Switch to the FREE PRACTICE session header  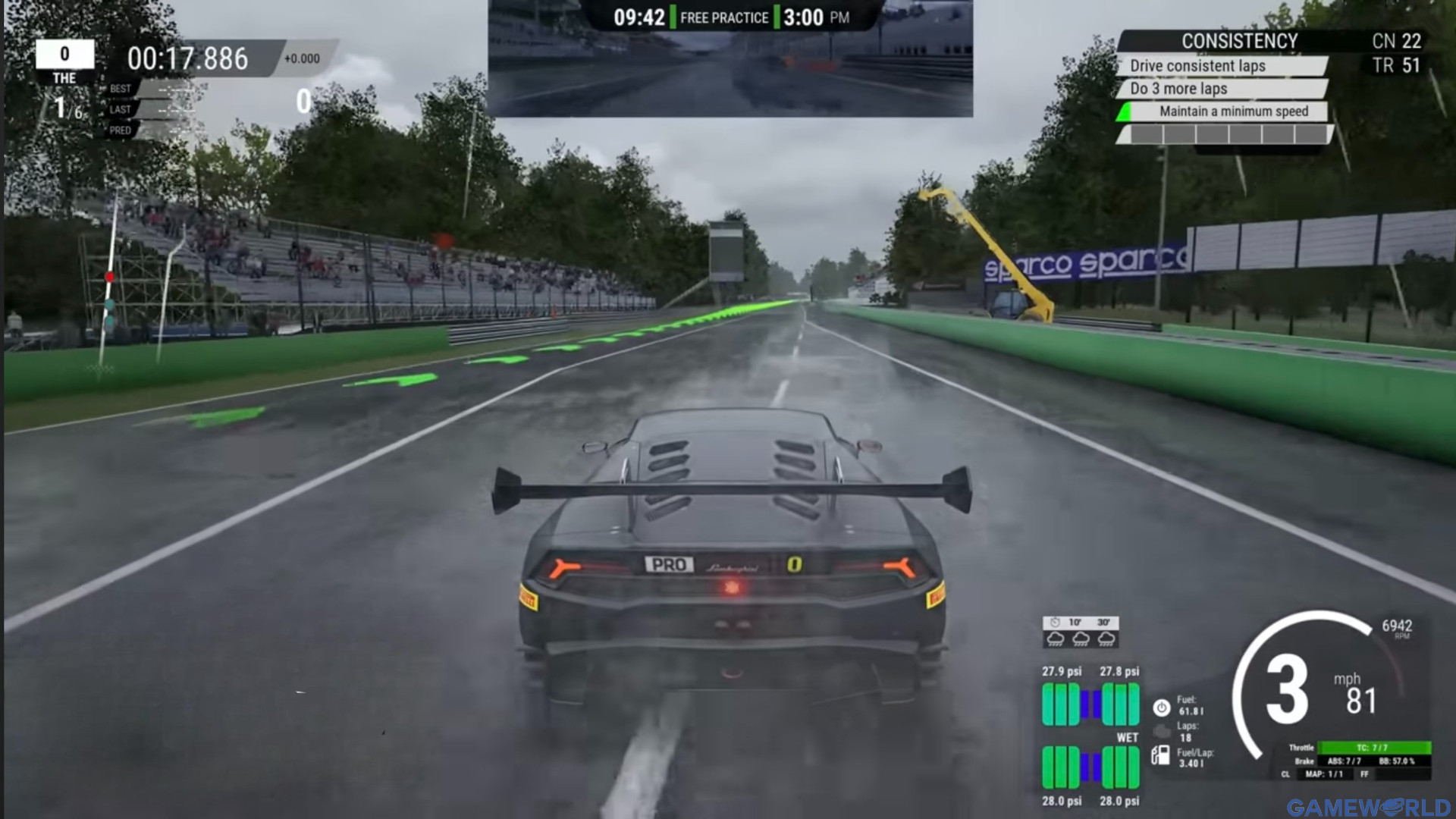tap(723, 17)
